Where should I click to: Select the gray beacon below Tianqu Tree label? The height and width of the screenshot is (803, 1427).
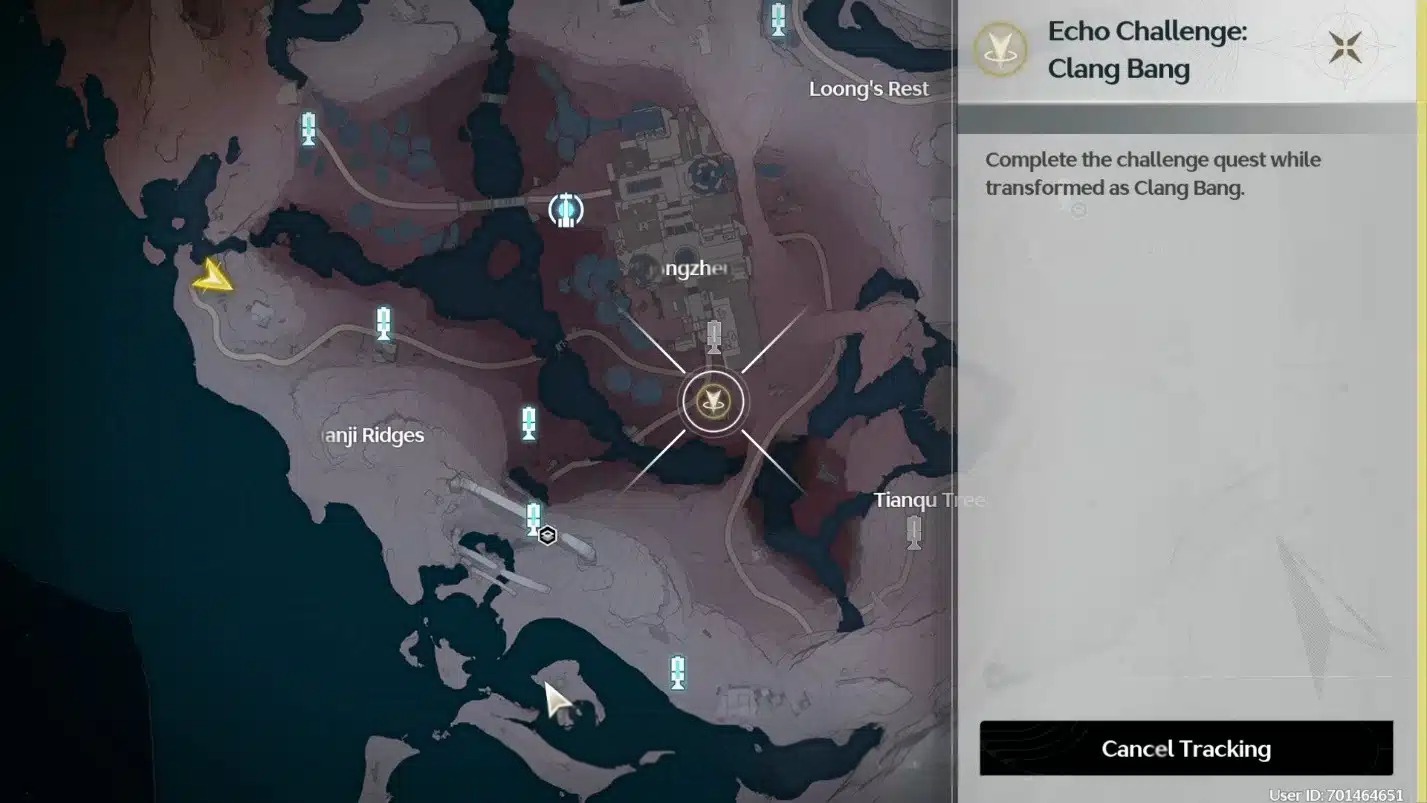pyautogui.click(x=913, y=532)
